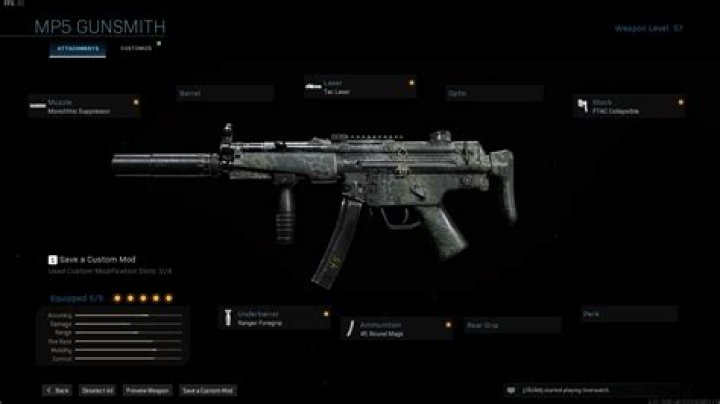
Task: Go back with the Back button
Action: coord(56,390)
